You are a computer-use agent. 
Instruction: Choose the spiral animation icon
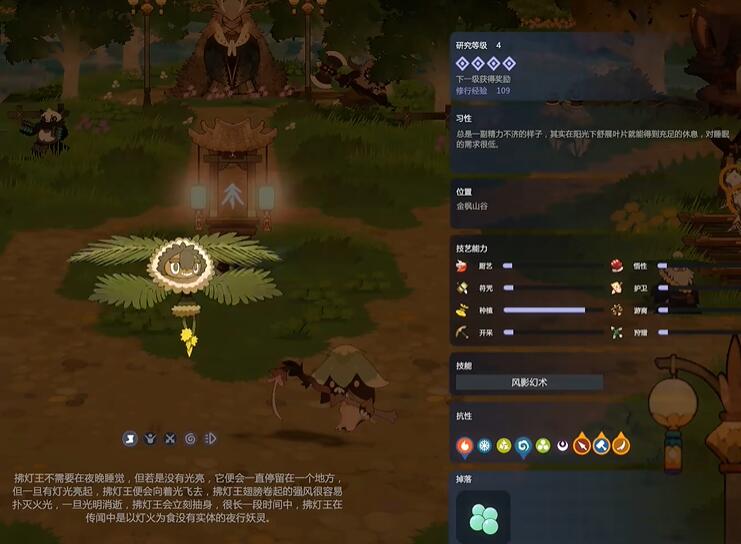point(190,438)
